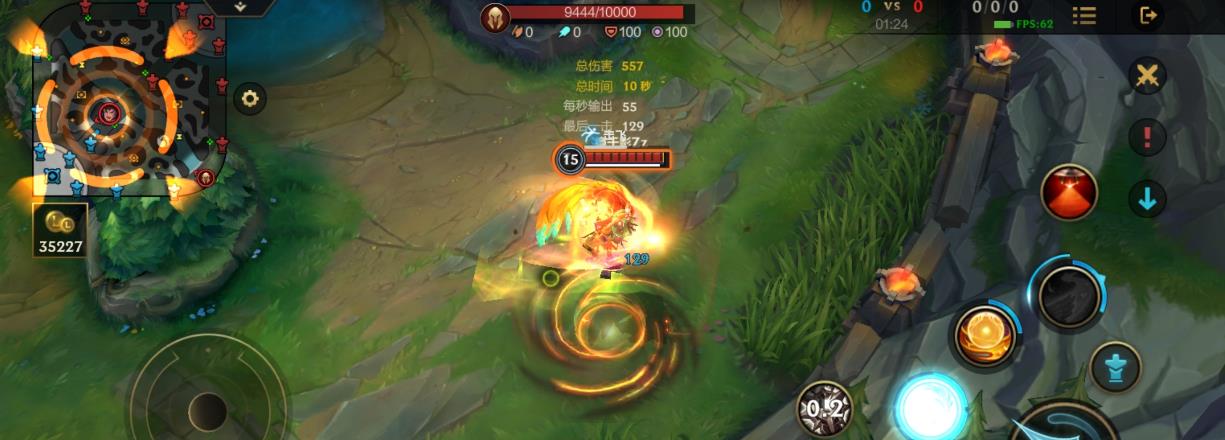Open the shop via the gold coin button

(x=60, y=230)
